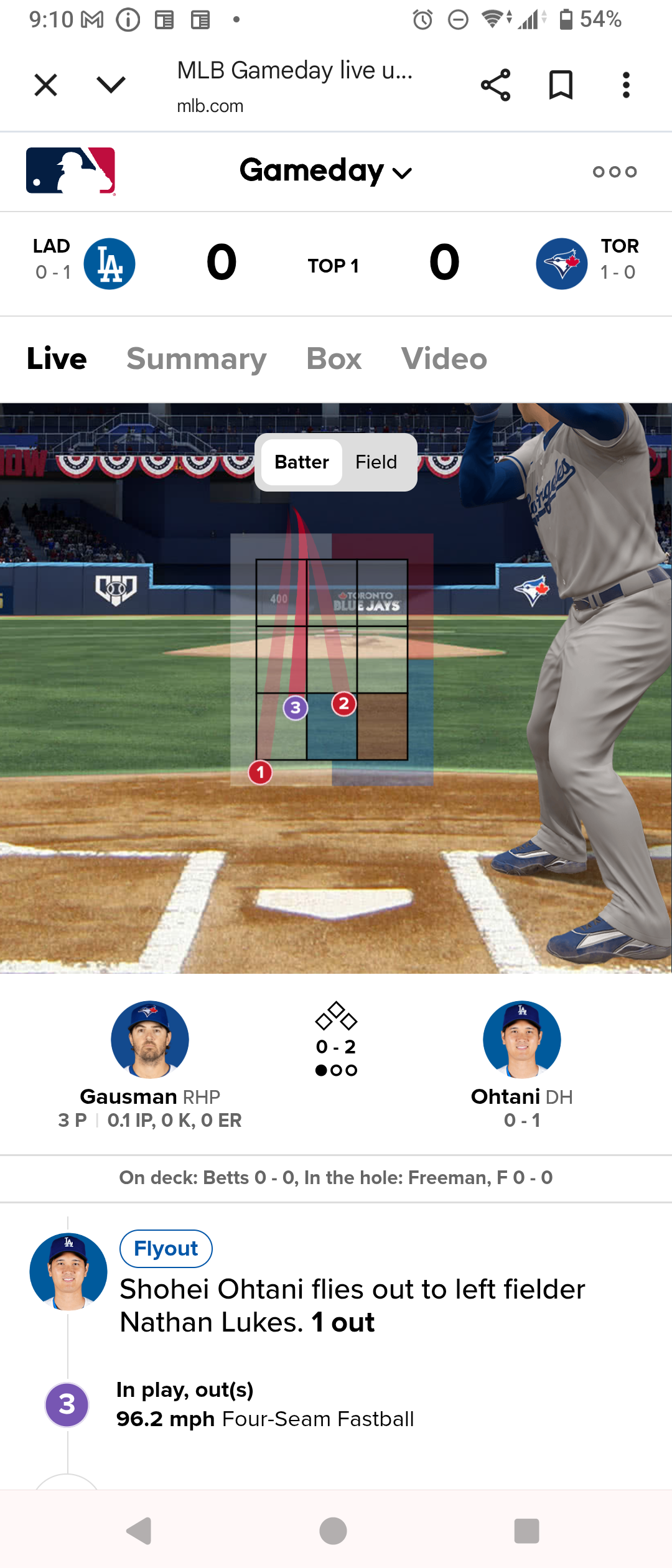The image size is (672, 1568).
Task: Show the Video tab
Action: (444, 359)
